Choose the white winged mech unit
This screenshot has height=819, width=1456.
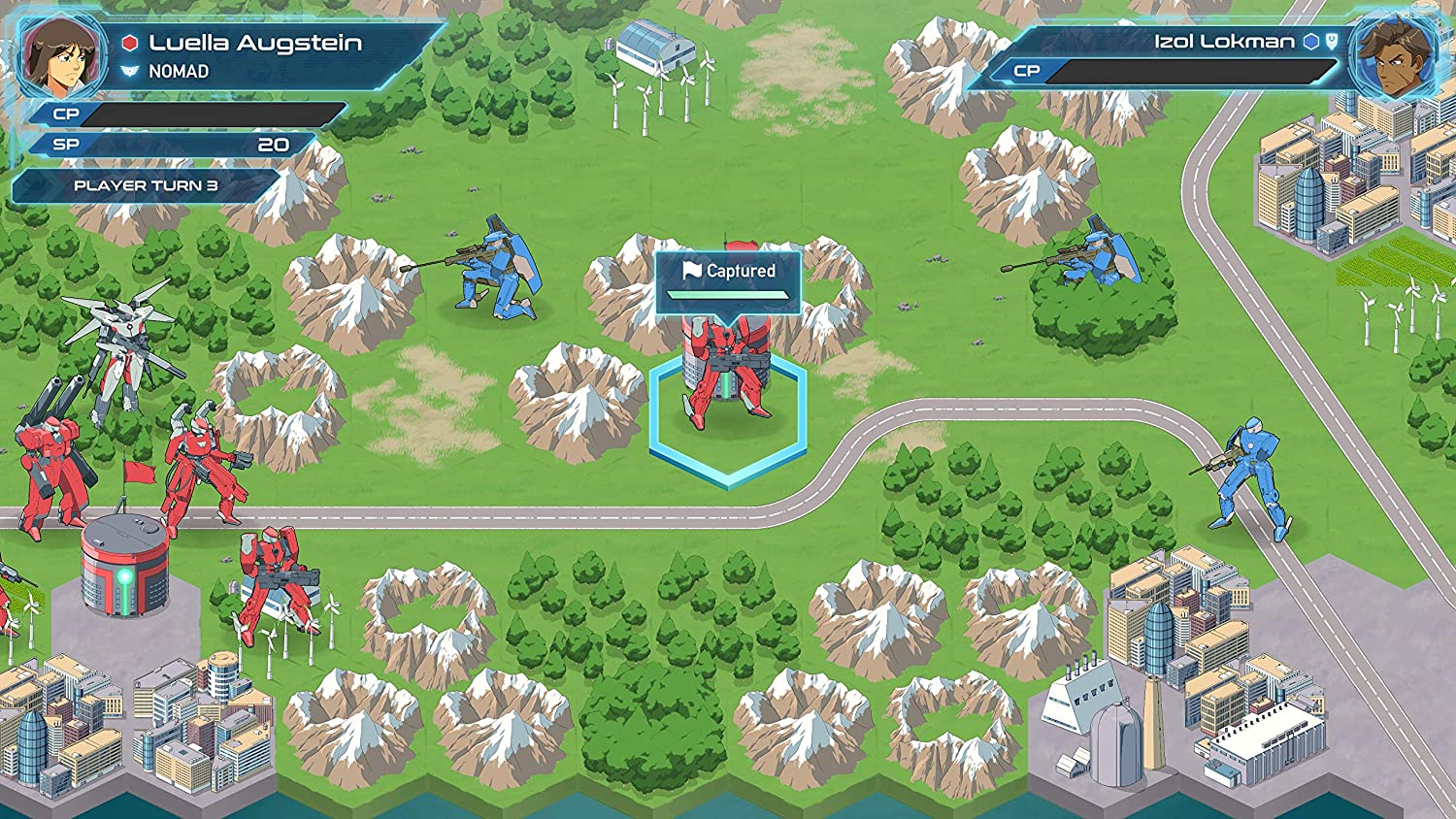click(x=122, y=340)
